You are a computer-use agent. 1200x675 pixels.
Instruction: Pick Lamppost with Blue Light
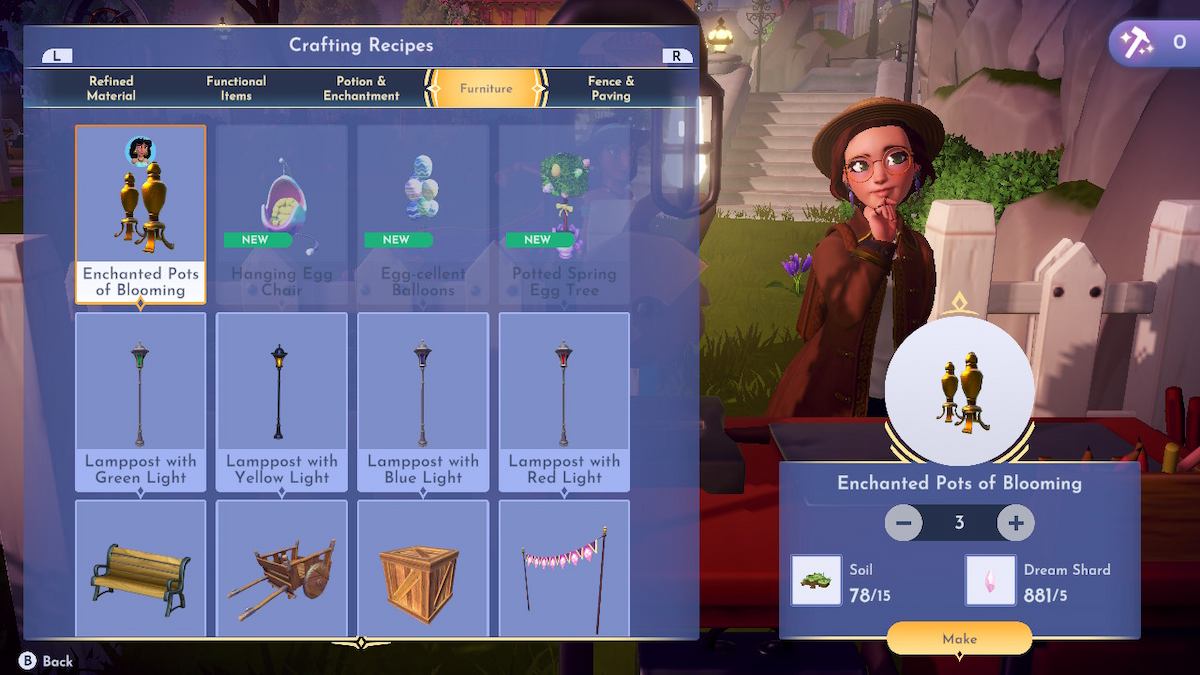pyautogui.click(x=423, y=402)
